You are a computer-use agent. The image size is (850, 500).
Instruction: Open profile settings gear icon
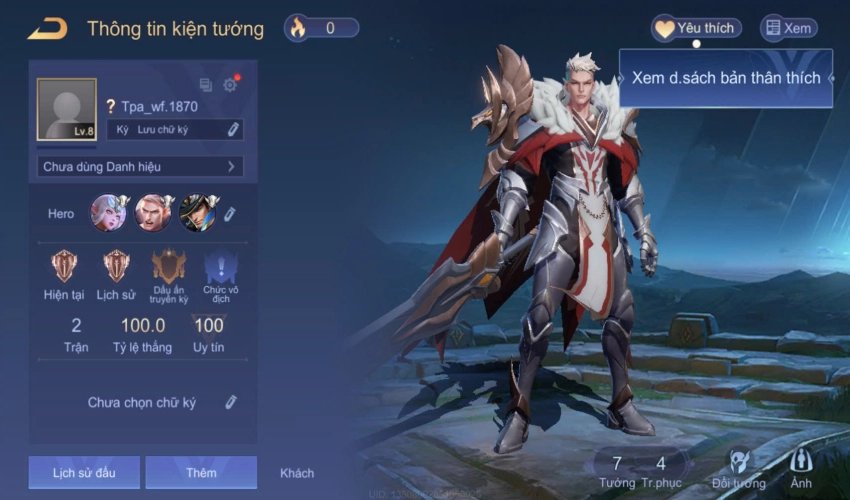coord(230,85)
